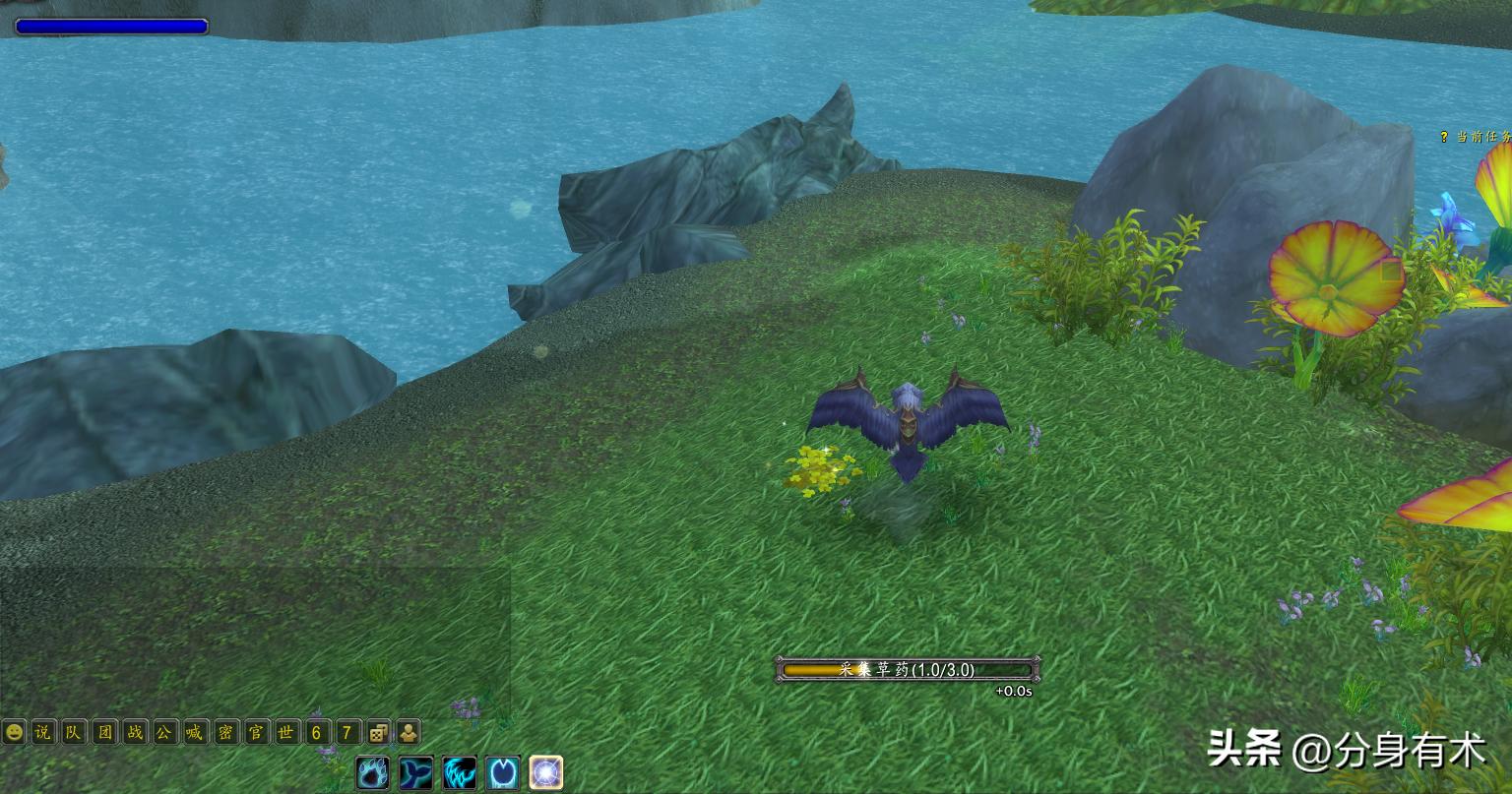1512x794 pixels.
Task: Select chat channel 6
Action: click(x=317, y=733)
